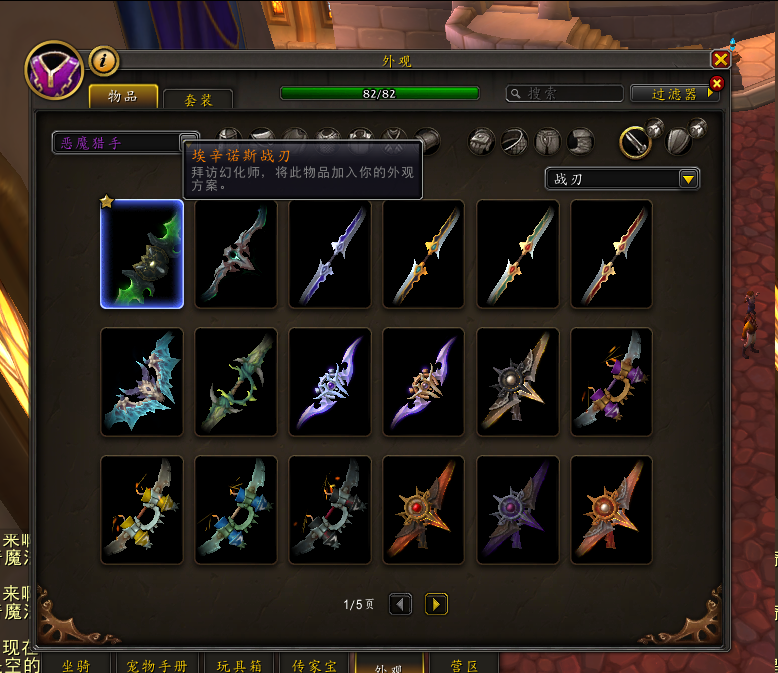This screenshot has height=673, width=778.
Task: Select the 物品 items tab
Action: (124, 96)
